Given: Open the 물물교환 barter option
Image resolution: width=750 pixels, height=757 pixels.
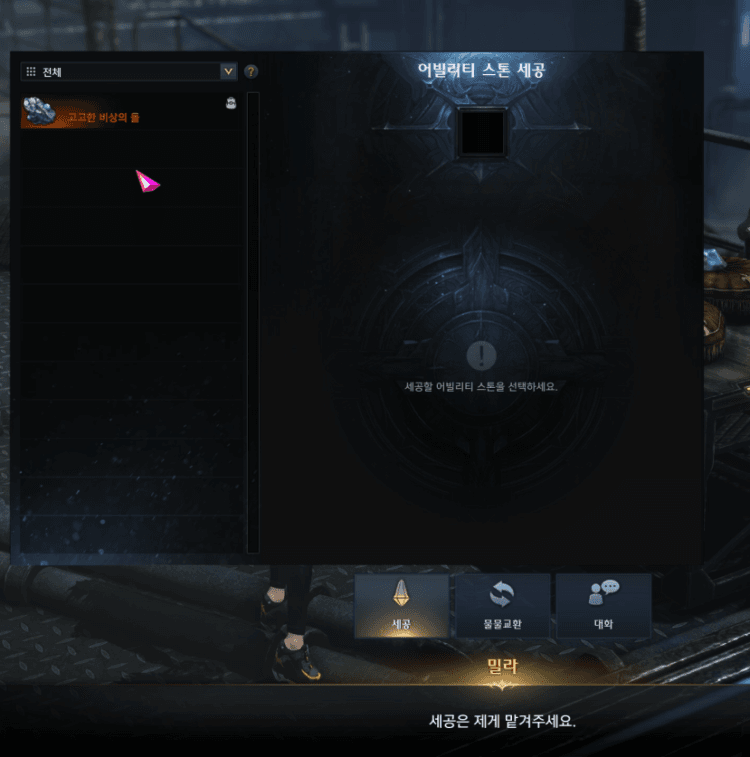Looking at the screenshot, I should (x=502, y=606).
